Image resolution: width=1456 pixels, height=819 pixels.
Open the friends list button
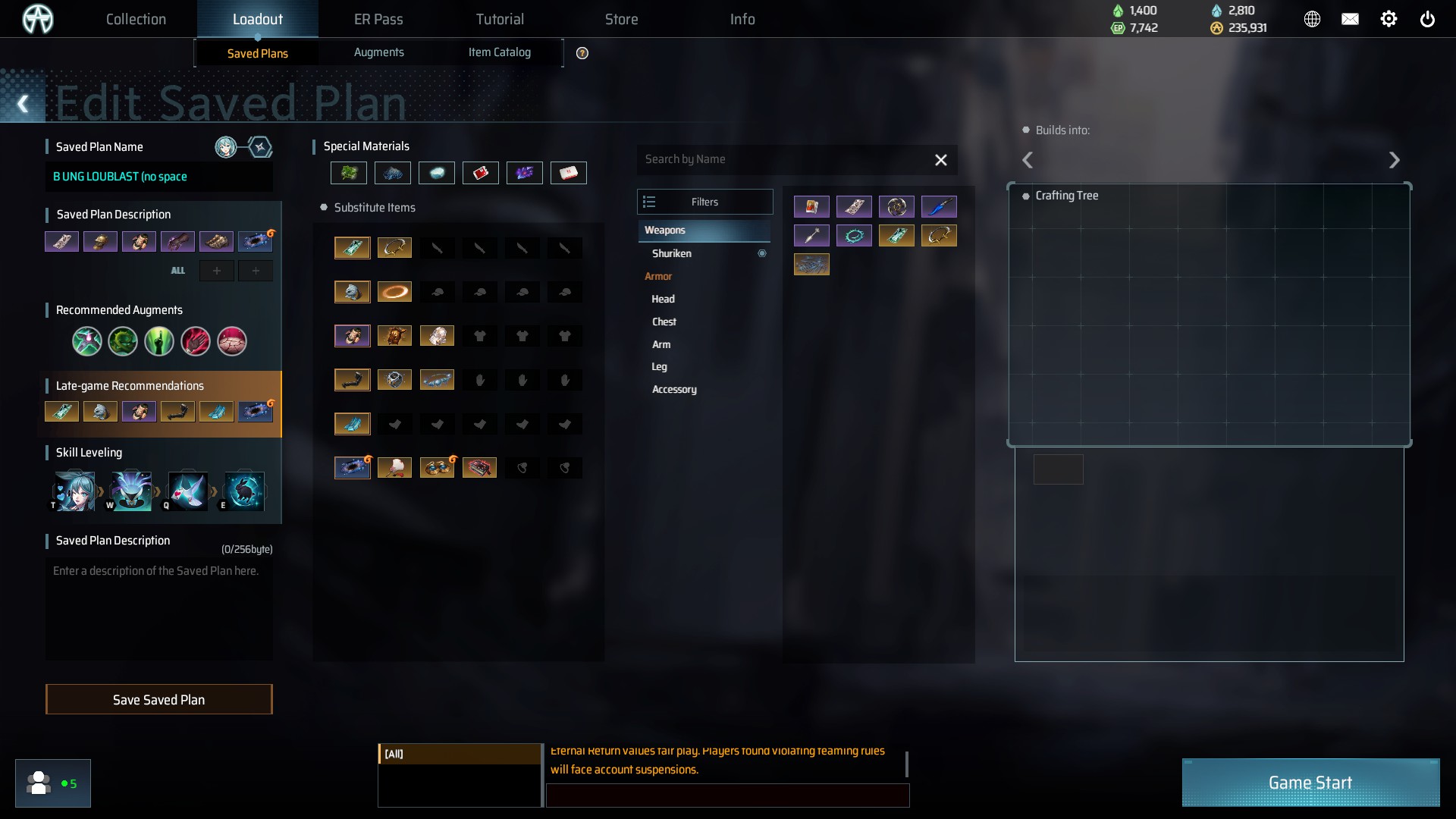[x=52, y=783]
